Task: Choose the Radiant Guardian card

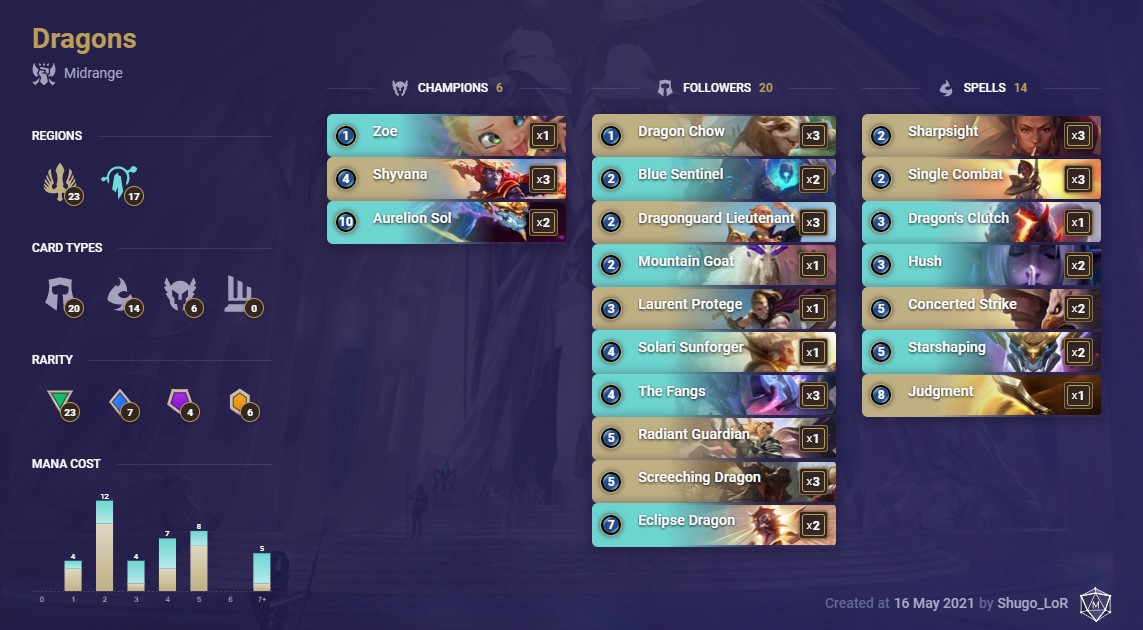Action: pos(712,438)
